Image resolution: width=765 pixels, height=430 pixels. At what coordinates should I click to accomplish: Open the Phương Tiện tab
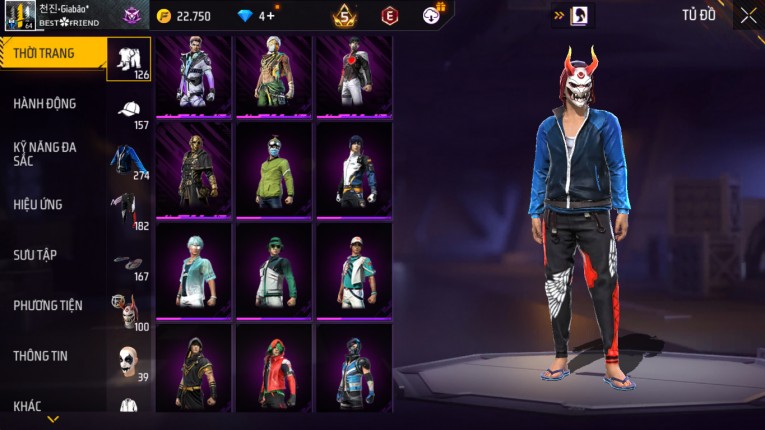tap(48, 305)
